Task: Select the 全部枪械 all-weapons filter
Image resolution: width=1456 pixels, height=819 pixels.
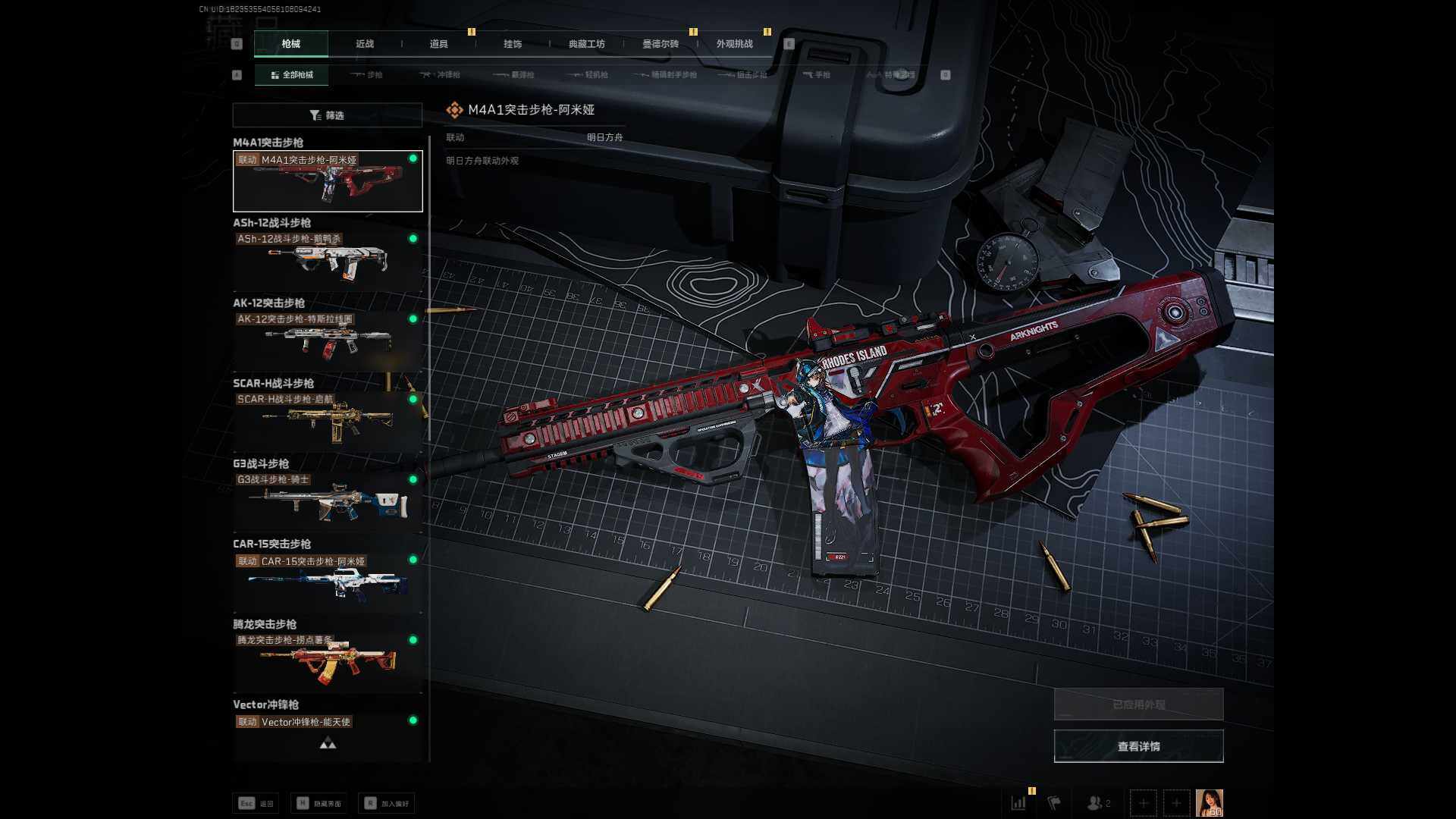Action: tap(292, 75)
